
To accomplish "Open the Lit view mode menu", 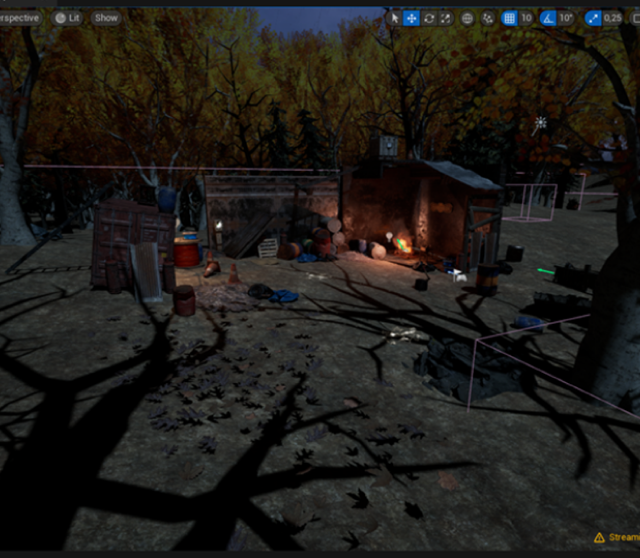I will point(68,18).
